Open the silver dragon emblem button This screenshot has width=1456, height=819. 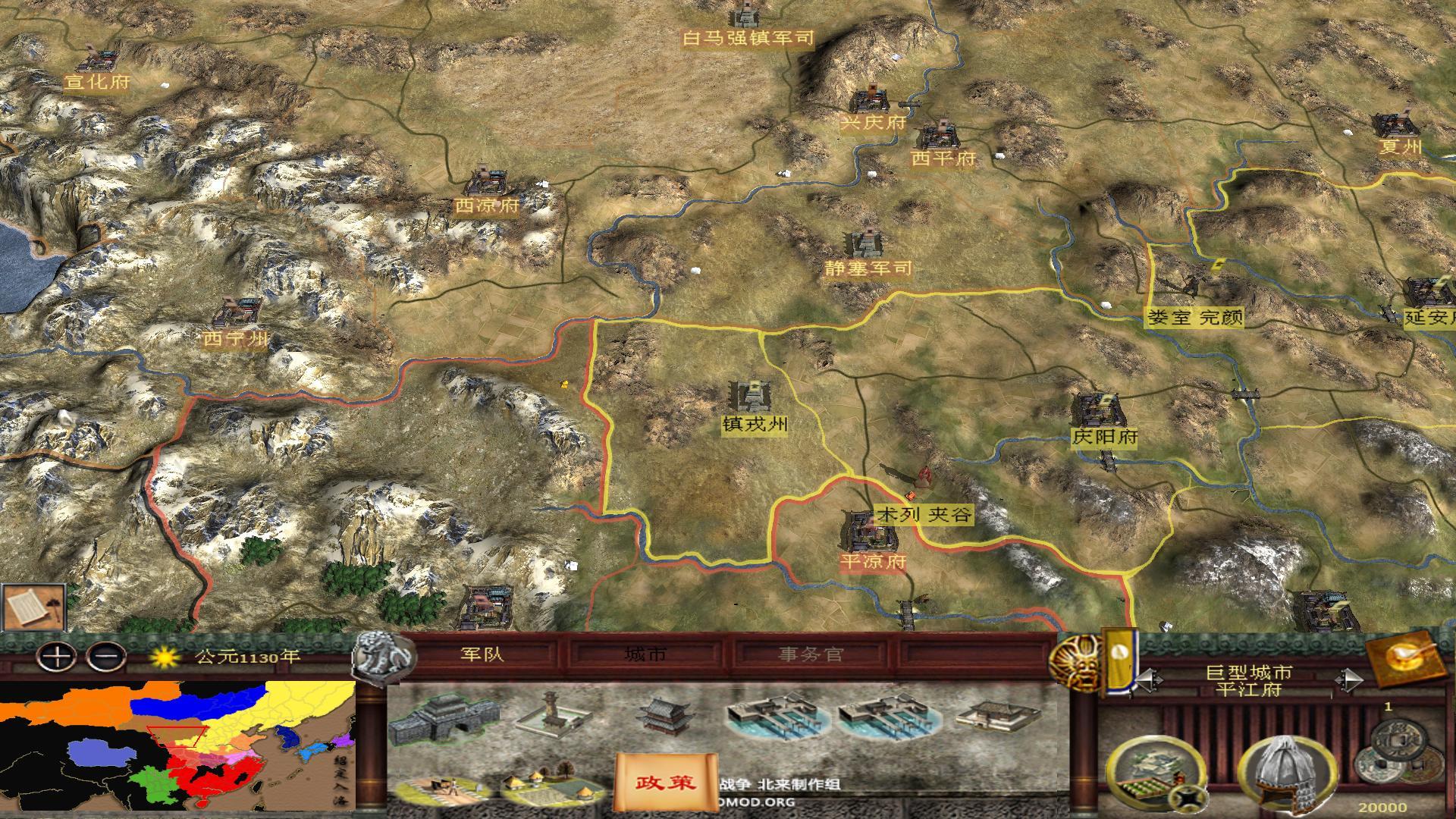pyautogui.click(x=384, y=658)
